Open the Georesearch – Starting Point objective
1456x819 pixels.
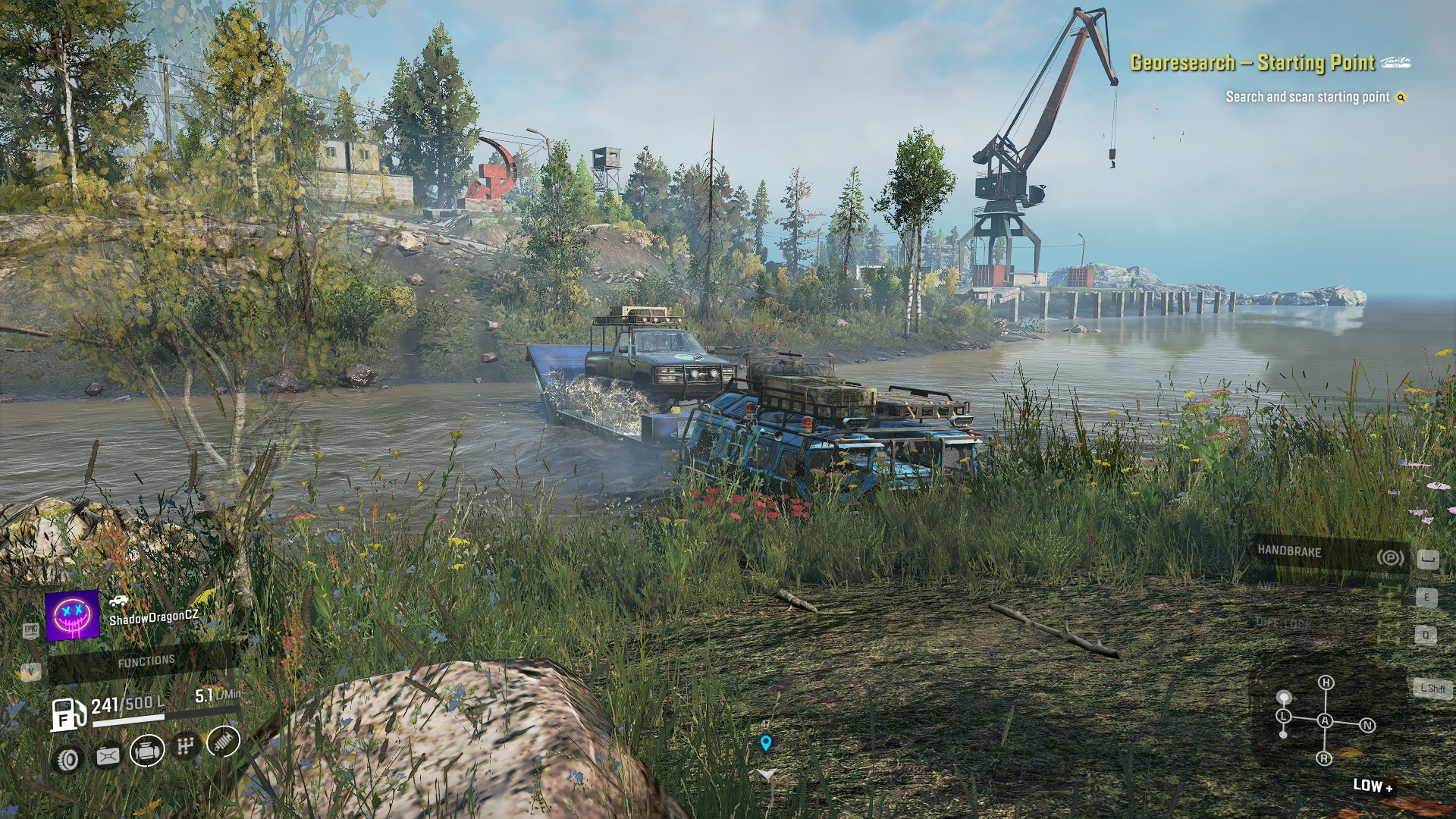[1252, 63]
